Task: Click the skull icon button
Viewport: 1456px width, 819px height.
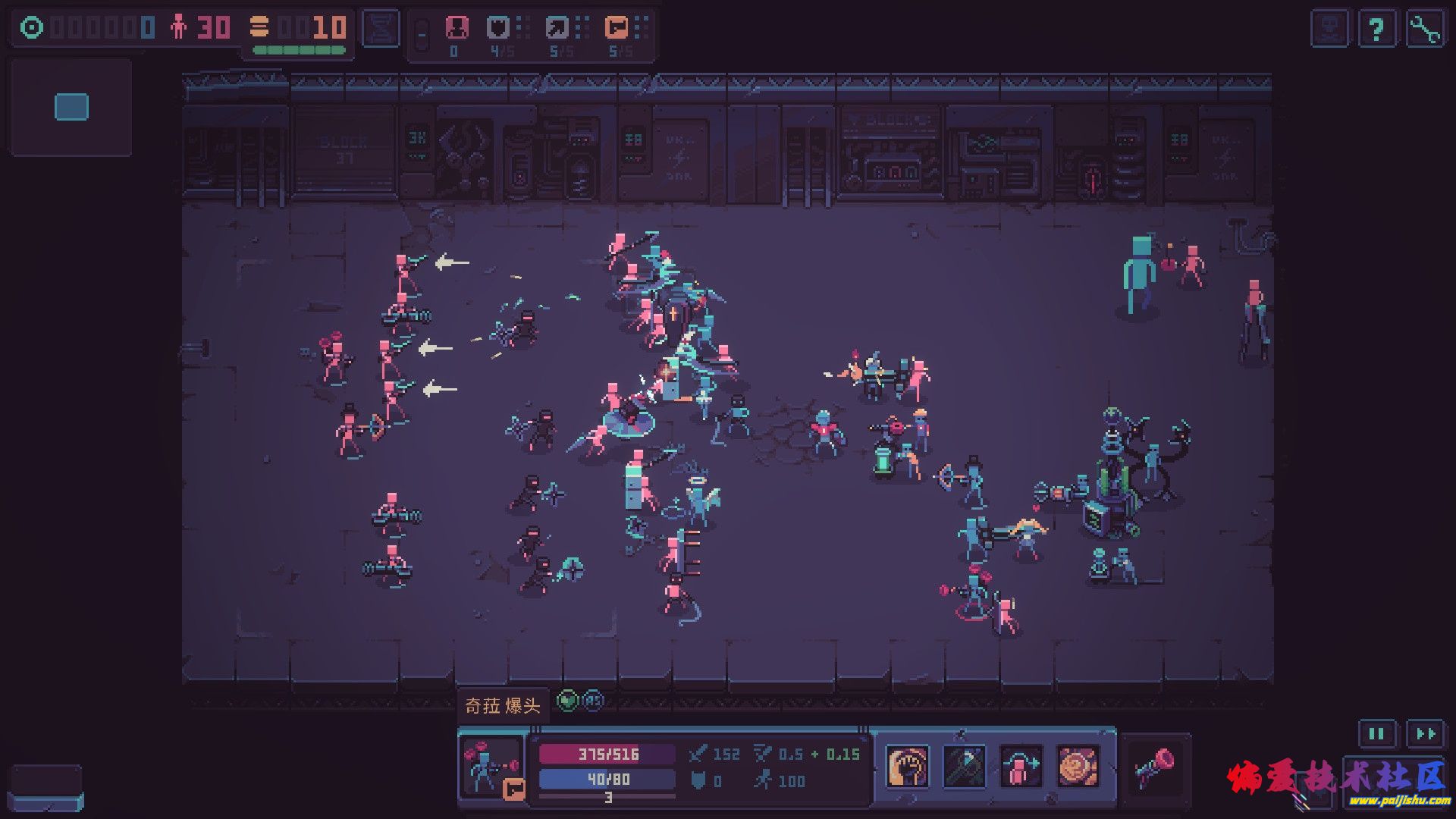Action: [x=1329, y=30]
